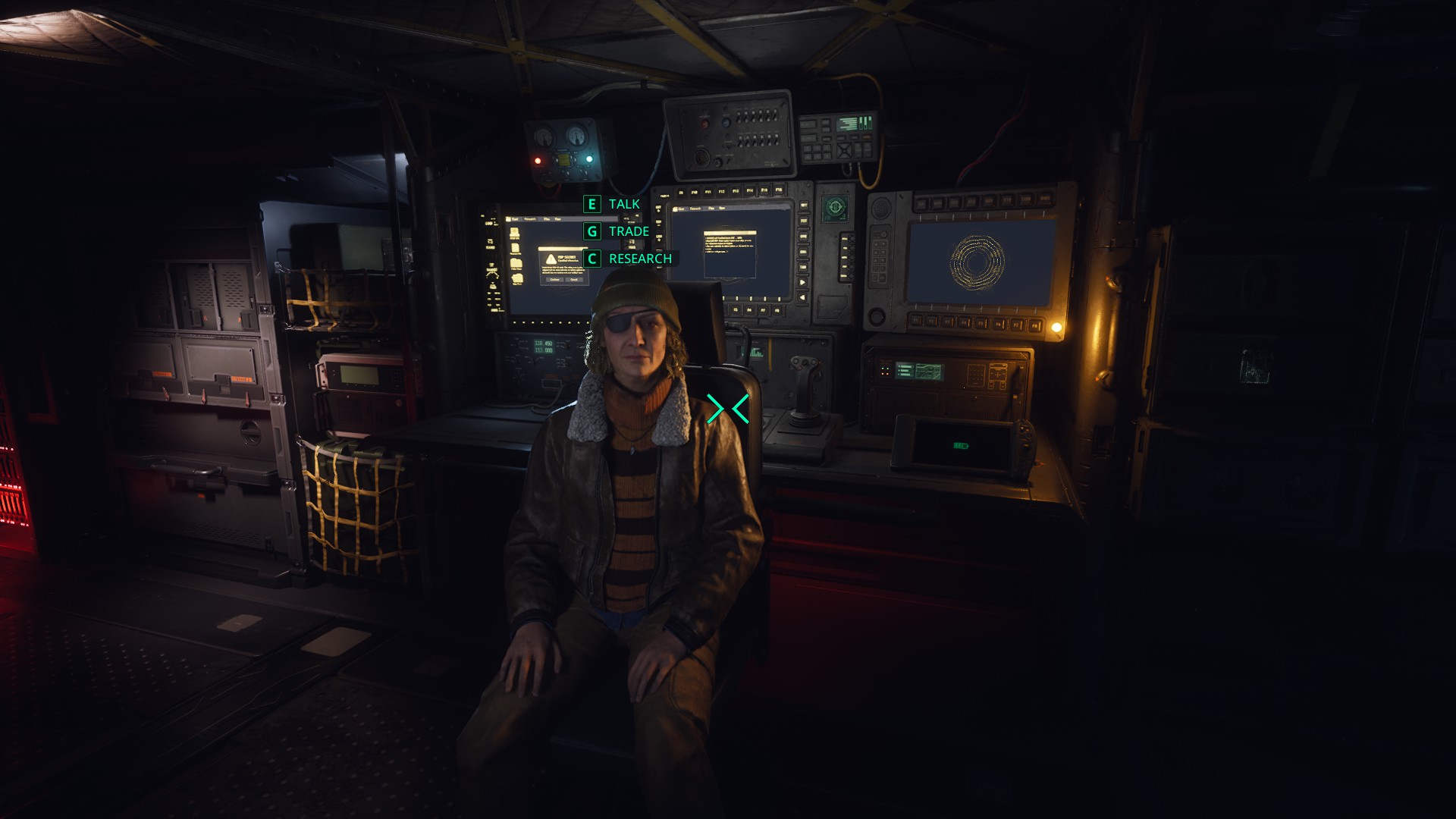Open the File menu on the left monitor screen
1456x819 pixels.
[548, 218]
